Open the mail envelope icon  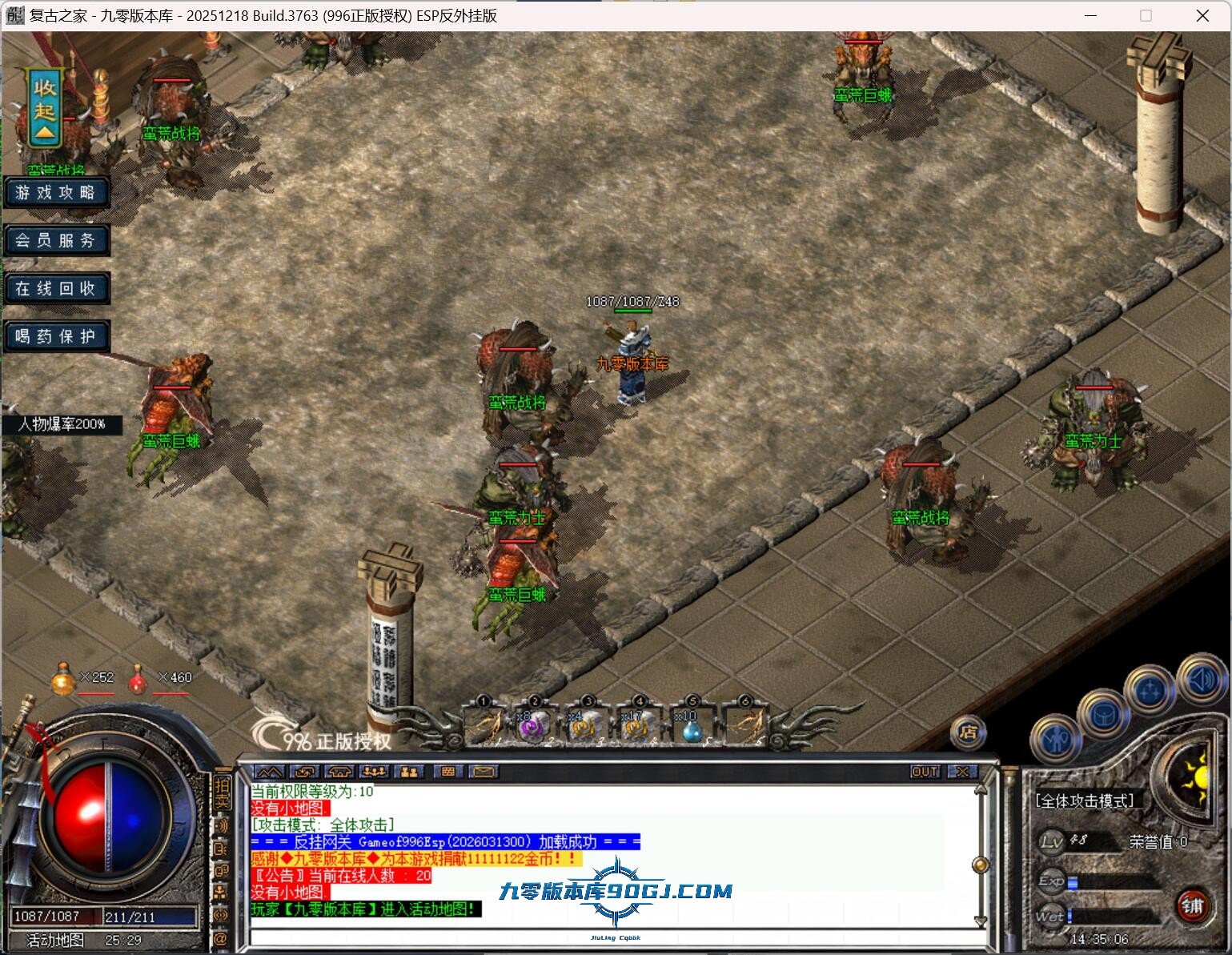[x=484, y=772]
